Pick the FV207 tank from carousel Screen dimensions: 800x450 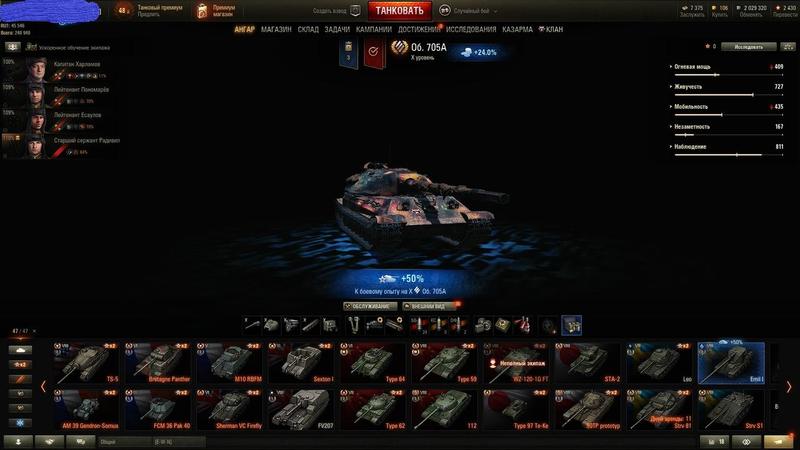point(302,409)
